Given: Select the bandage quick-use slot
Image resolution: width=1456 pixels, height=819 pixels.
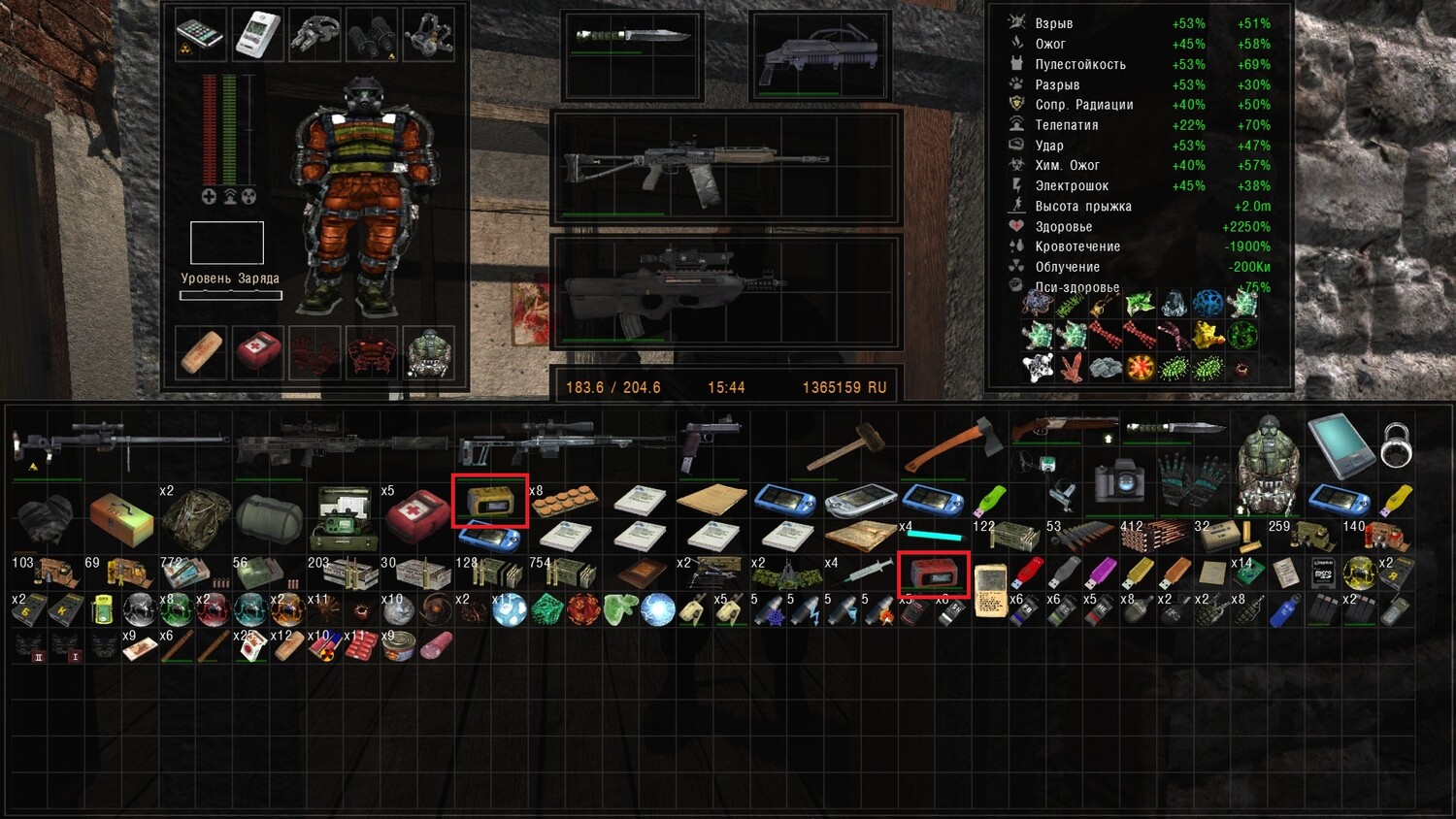Looking at the screenshot, I should 201,352.
